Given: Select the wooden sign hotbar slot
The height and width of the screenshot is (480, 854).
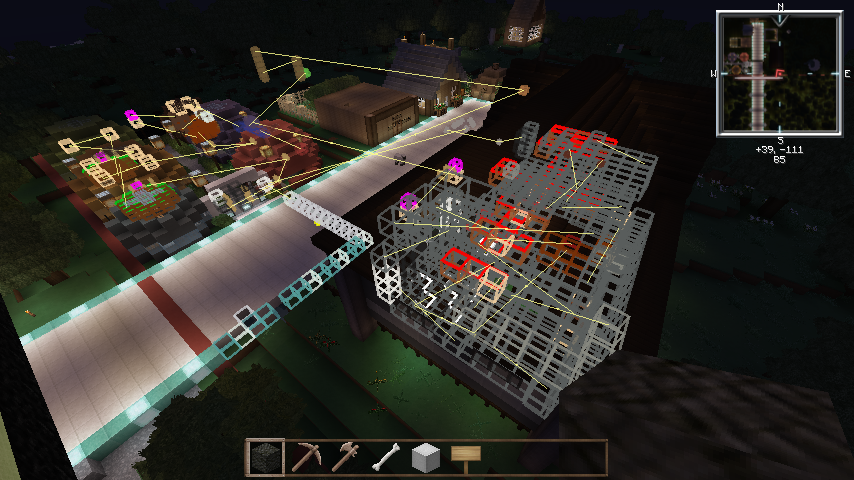Looking at the screenshot, I should coord(466,458).
